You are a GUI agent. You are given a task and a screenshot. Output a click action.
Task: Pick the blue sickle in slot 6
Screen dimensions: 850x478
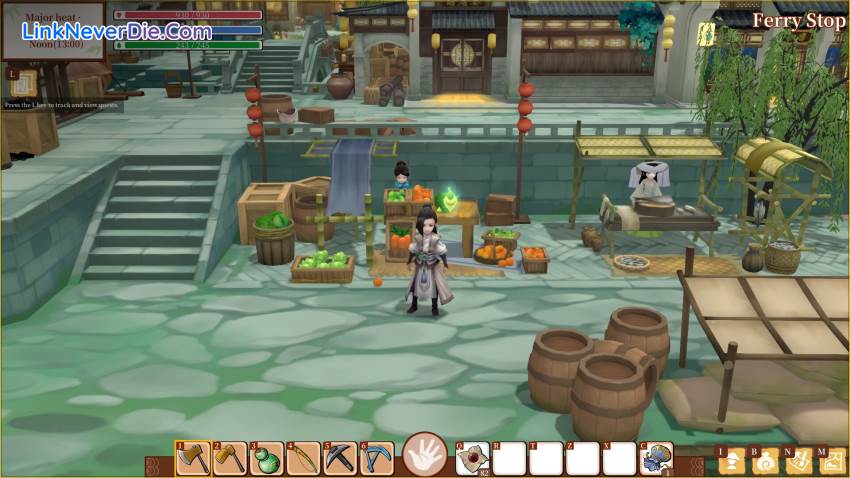[378, 459]
